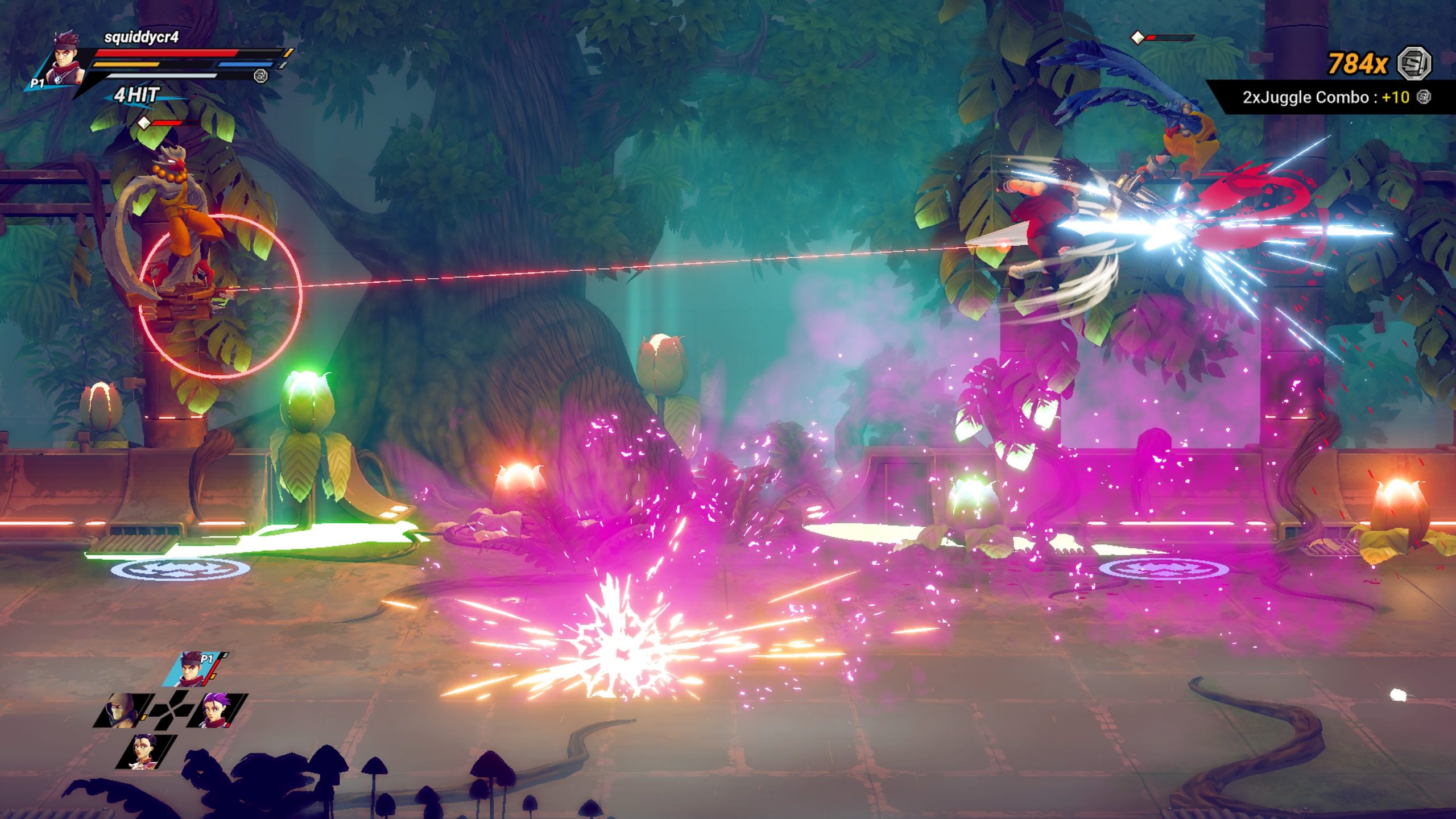This screenshot has height=819, width=1456.
Task: Select the active P1 headband fighter swap portrait
Action: coord(193,669)
